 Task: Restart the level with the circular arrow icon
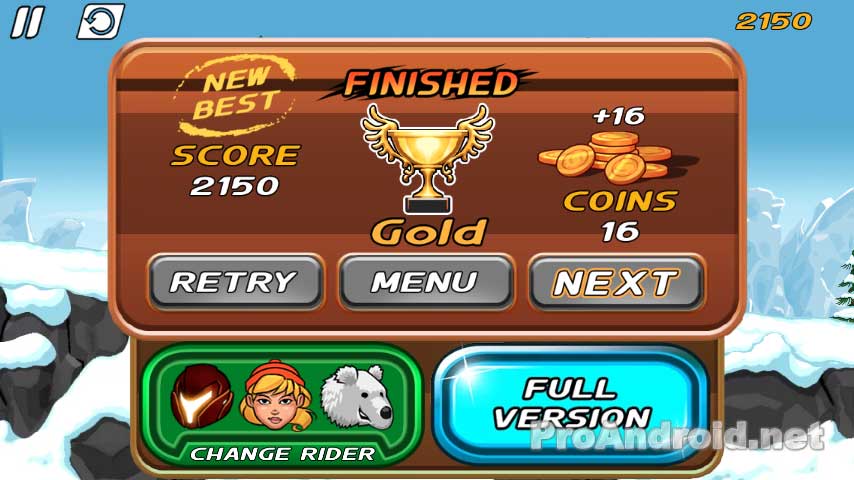click(100, 22)
